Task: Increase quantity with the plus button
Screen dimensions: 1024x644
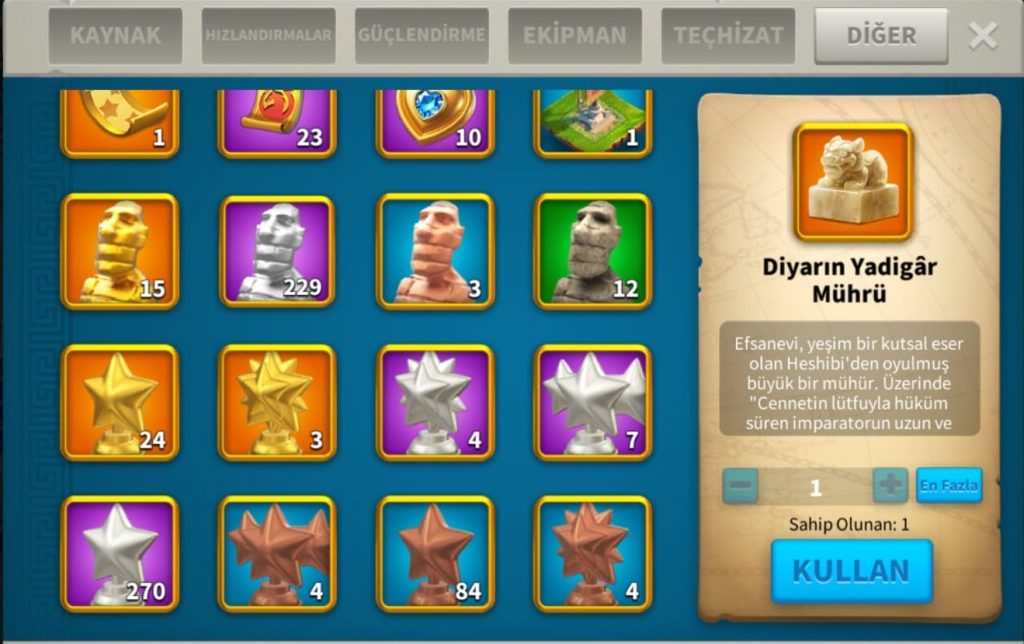Action: [890, 486]
